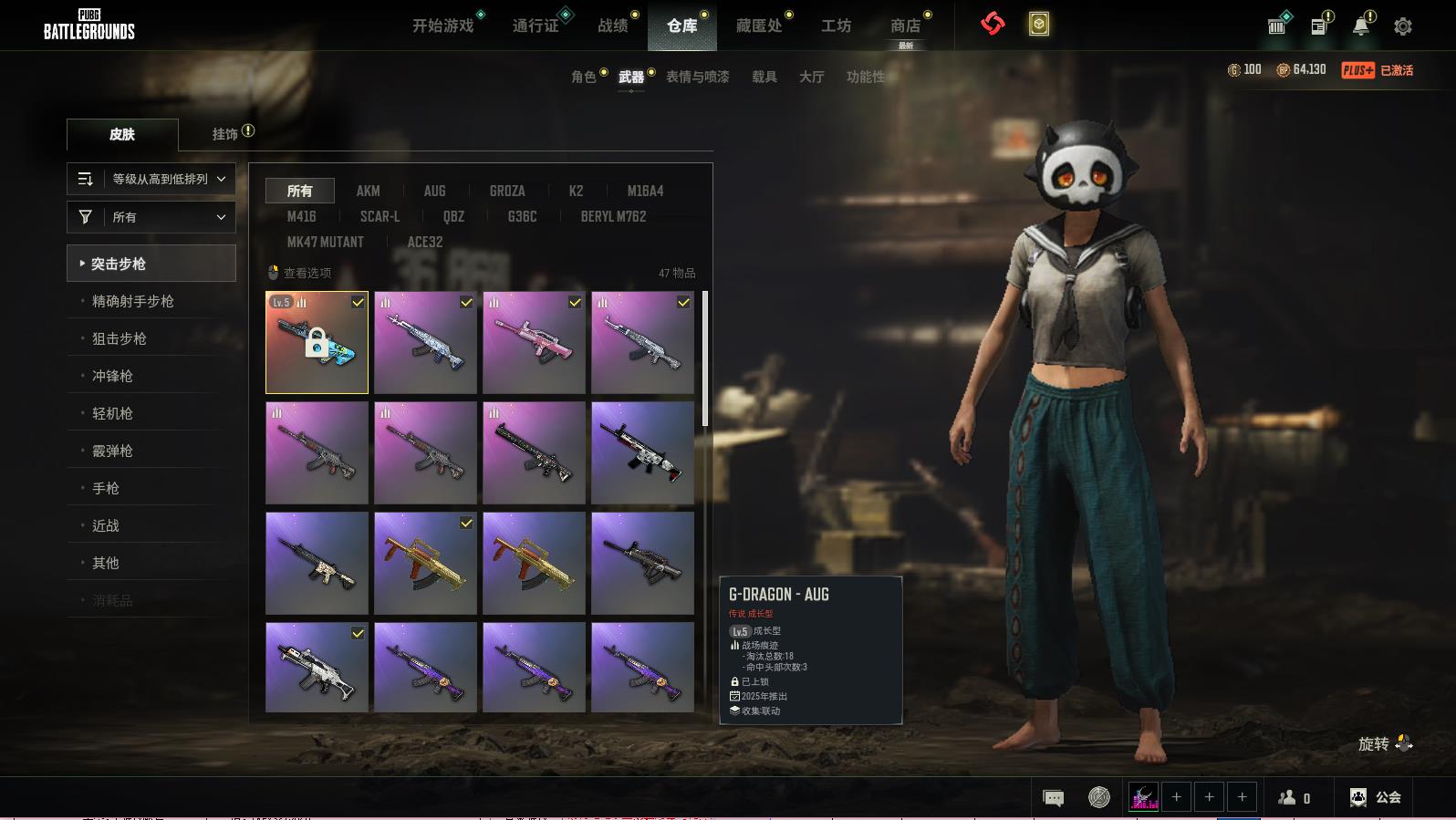Open the 商店 shop
This screenshot has width=1456, height=820.
[x=905, y=26]
